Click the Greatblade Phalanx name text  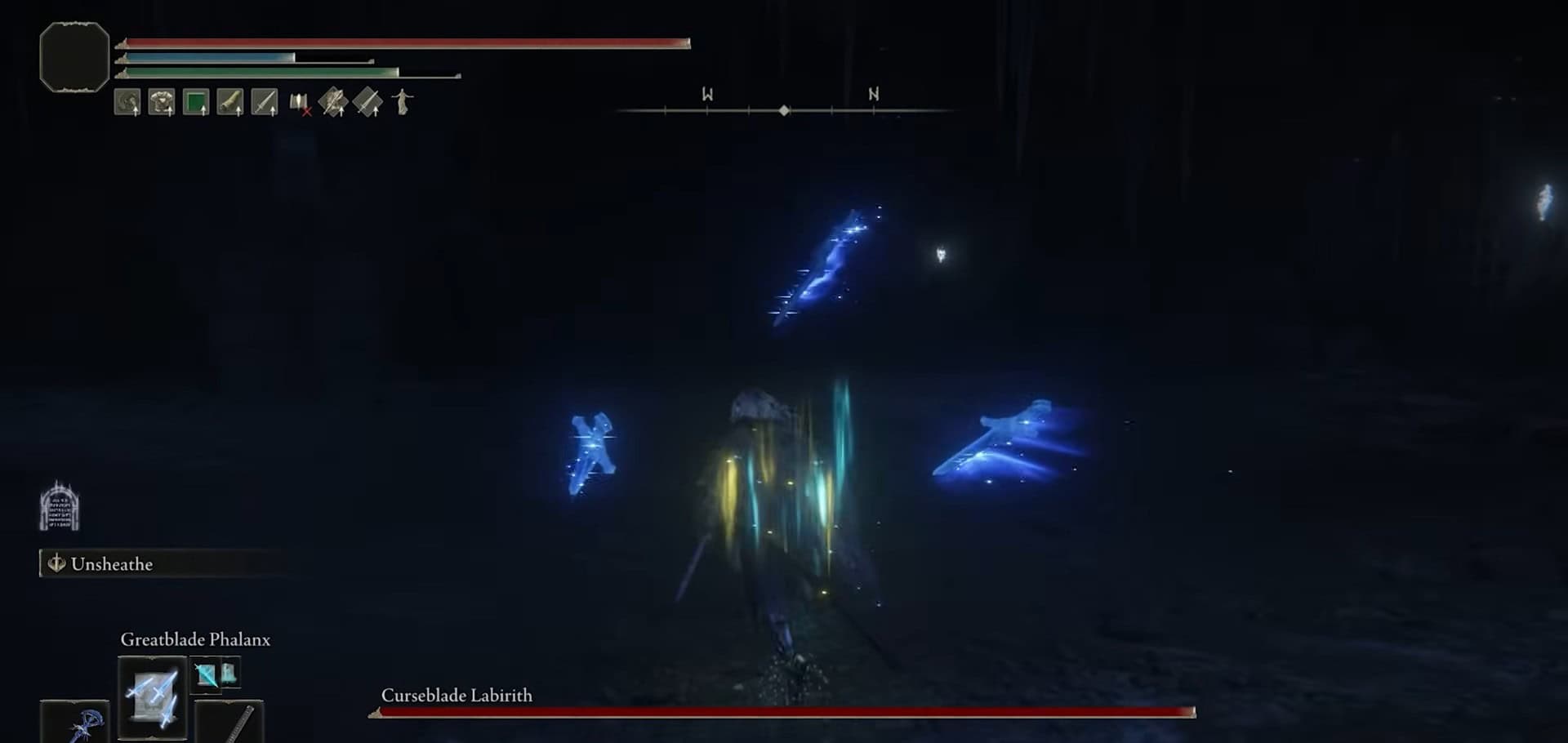(195, 640)
